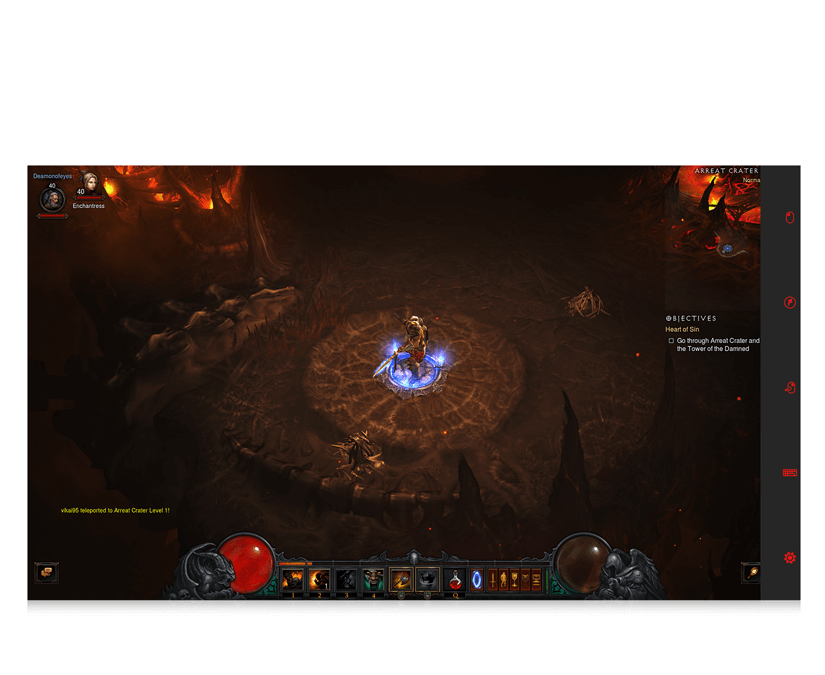This screenshot has width=825, height=675.
Task: Open the red keyboard icon in sidebar
Action: point(790,473)
